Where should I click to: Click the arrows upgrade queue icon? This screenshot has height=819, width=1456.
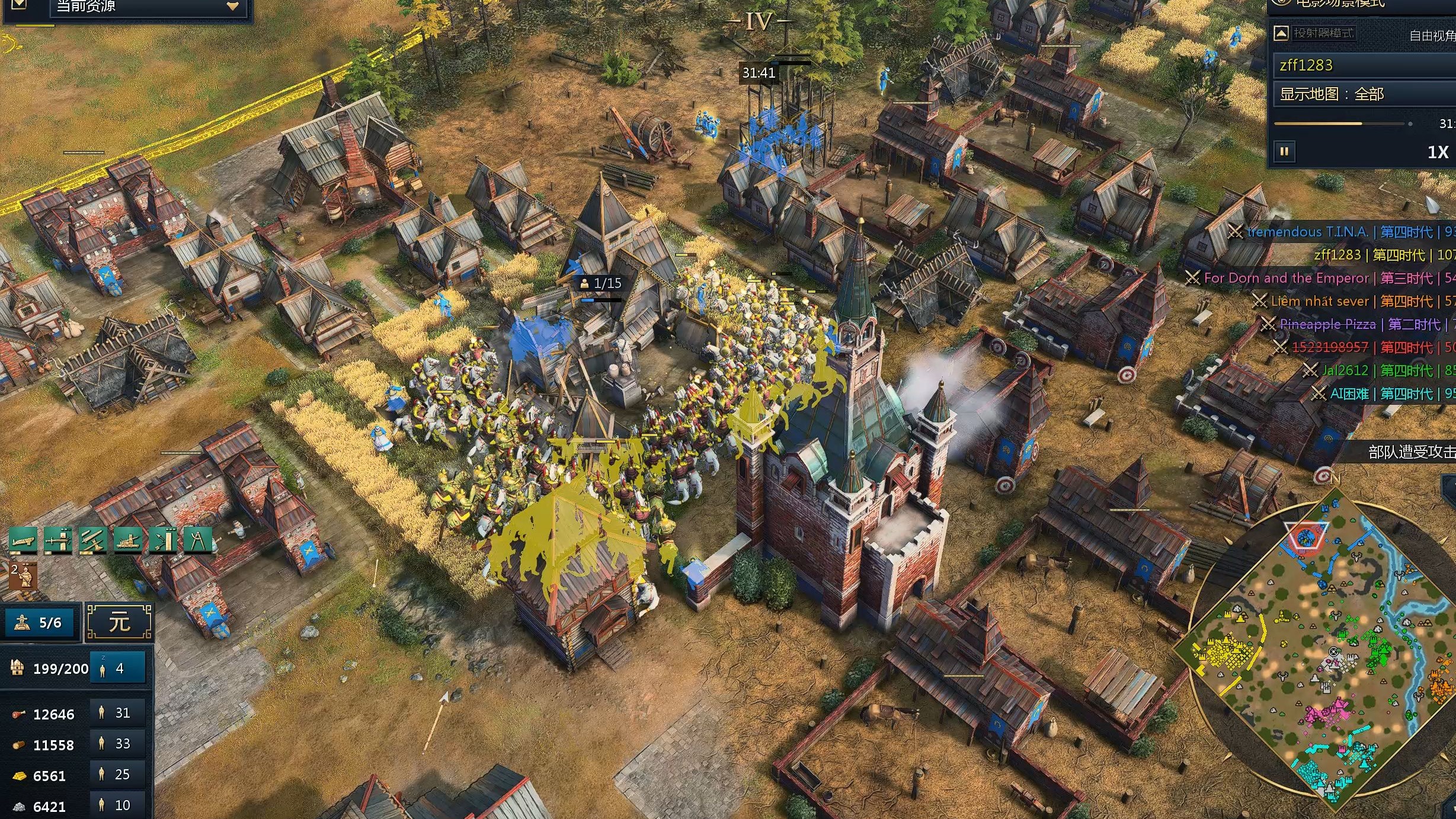(x=162, y=540)
